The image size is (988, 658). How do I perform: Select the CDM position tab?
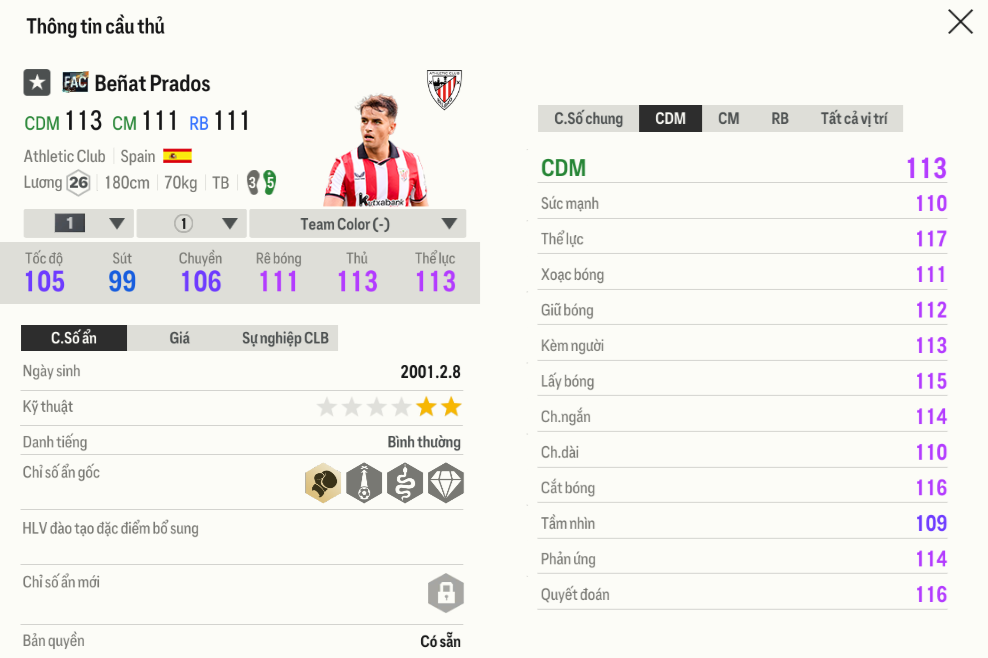coord(670,119)
